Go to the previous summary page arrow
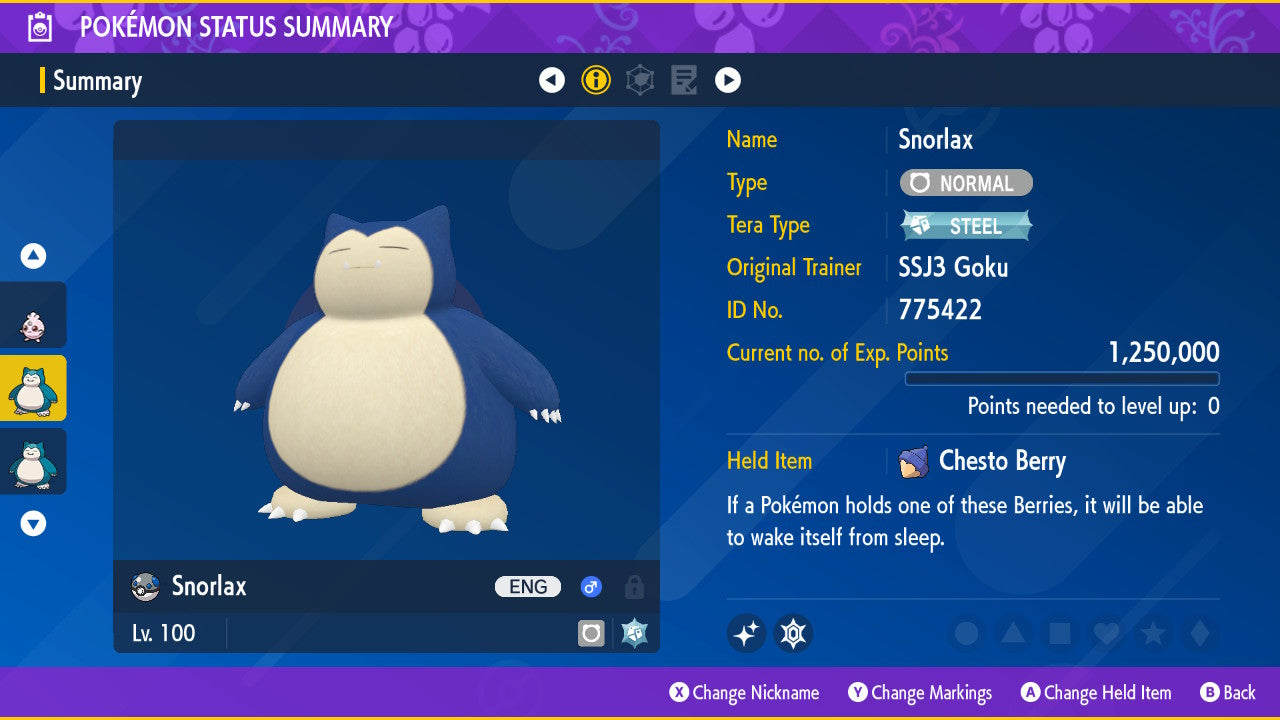Image resolution: width=1280 pixels, height=720 pixels. point(552,80)
